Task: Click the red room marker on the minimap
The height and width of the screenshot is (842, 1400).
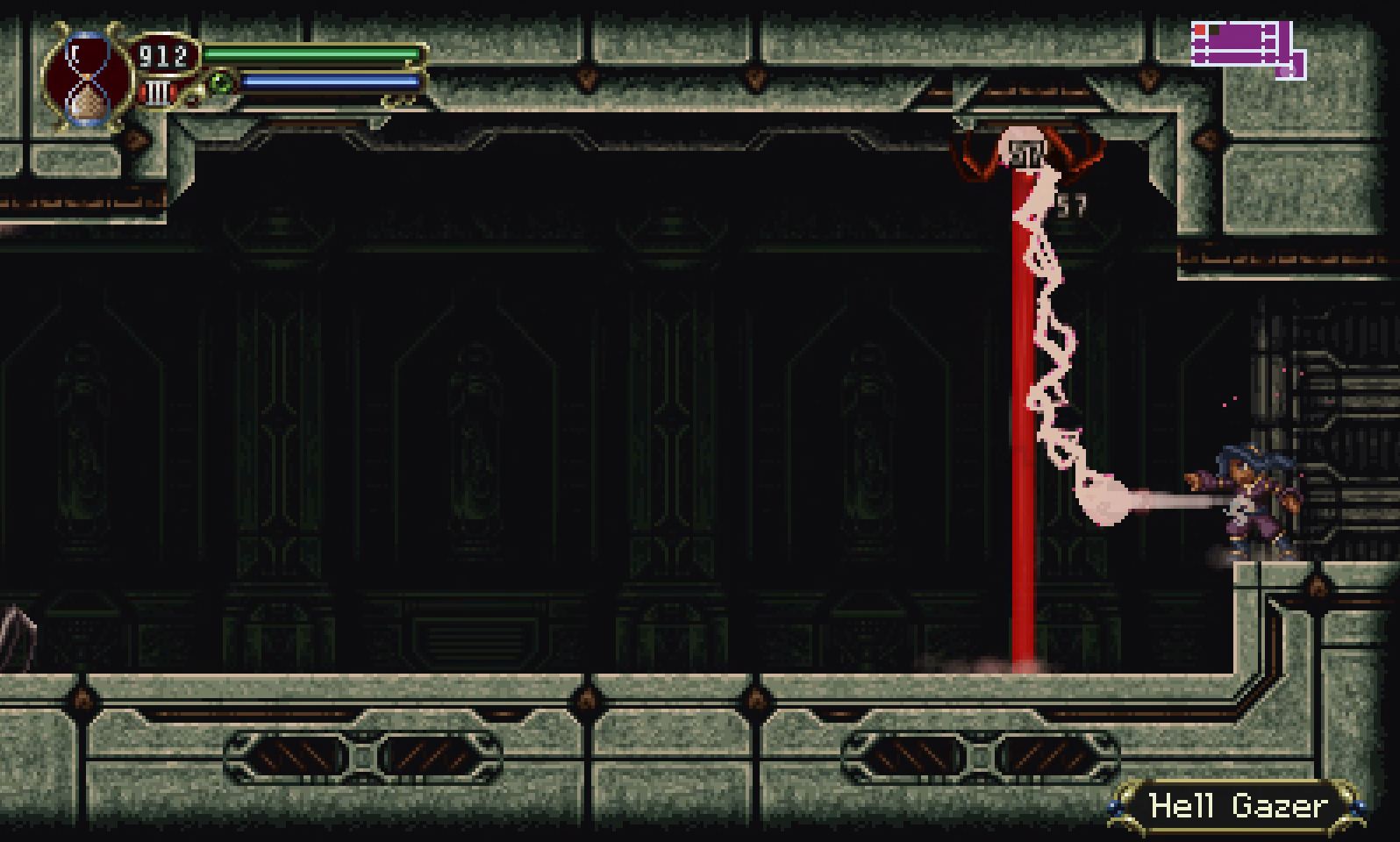Action: (1200, 30)
